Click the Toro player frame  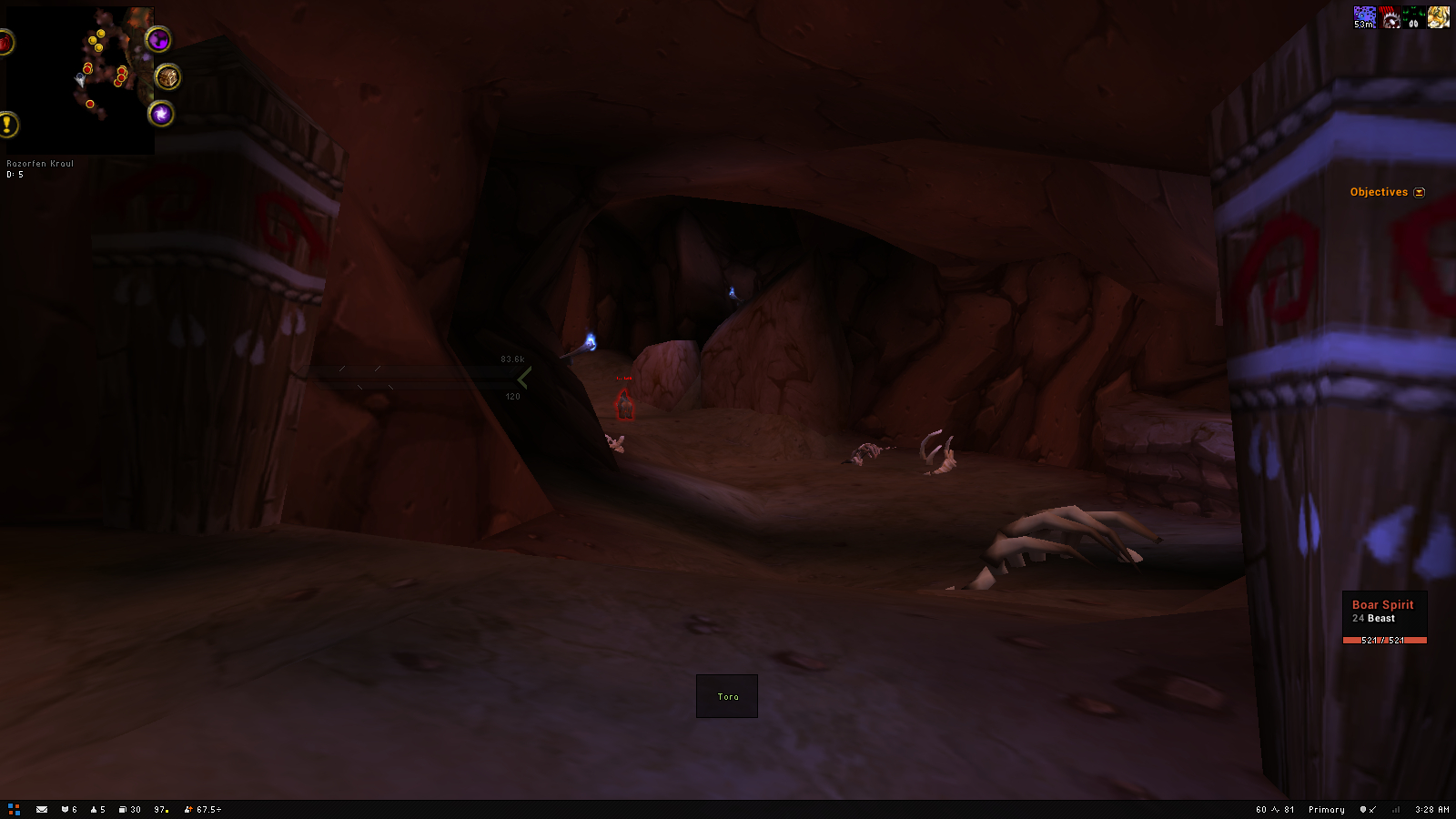coord(727,696)
